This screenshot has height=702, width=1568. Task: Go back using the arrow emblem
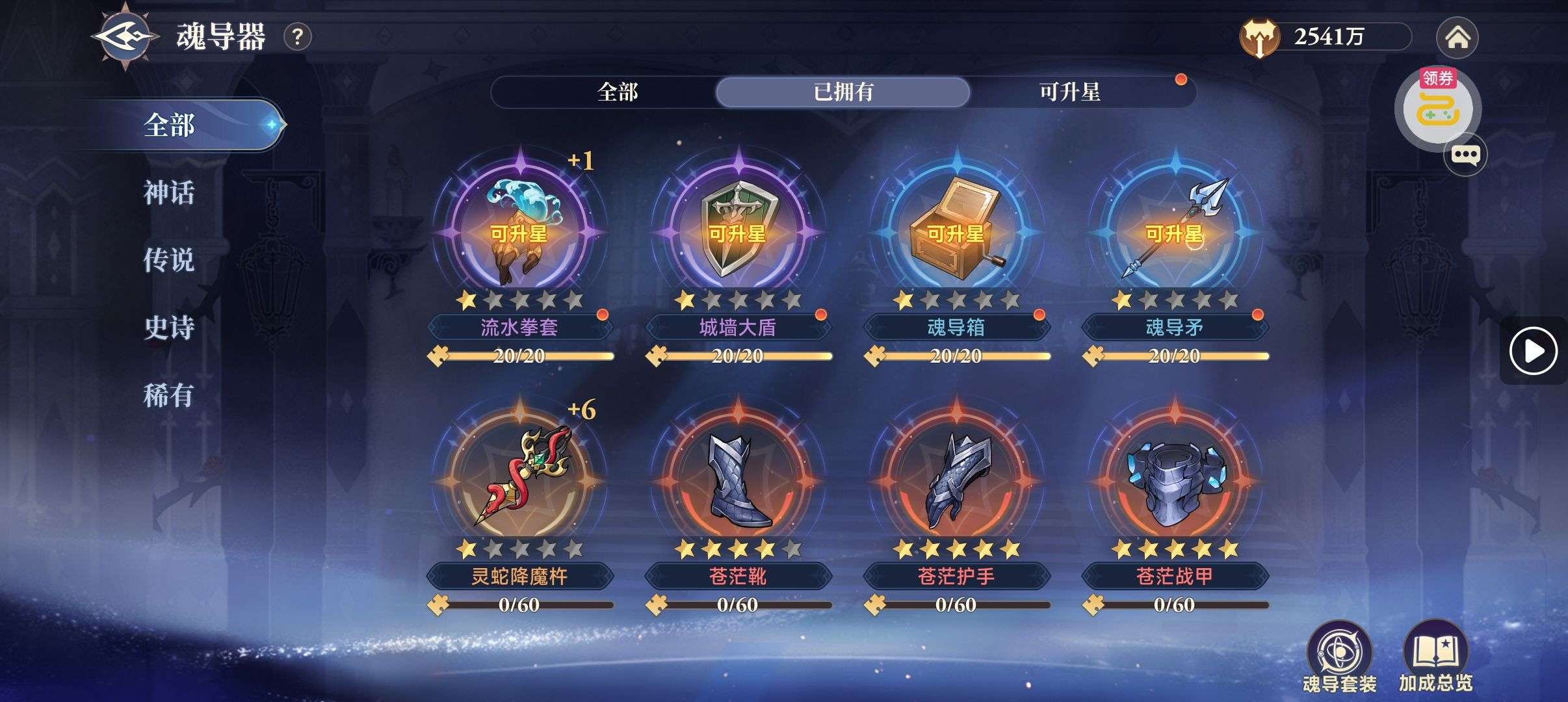click(x=125, y=36)
